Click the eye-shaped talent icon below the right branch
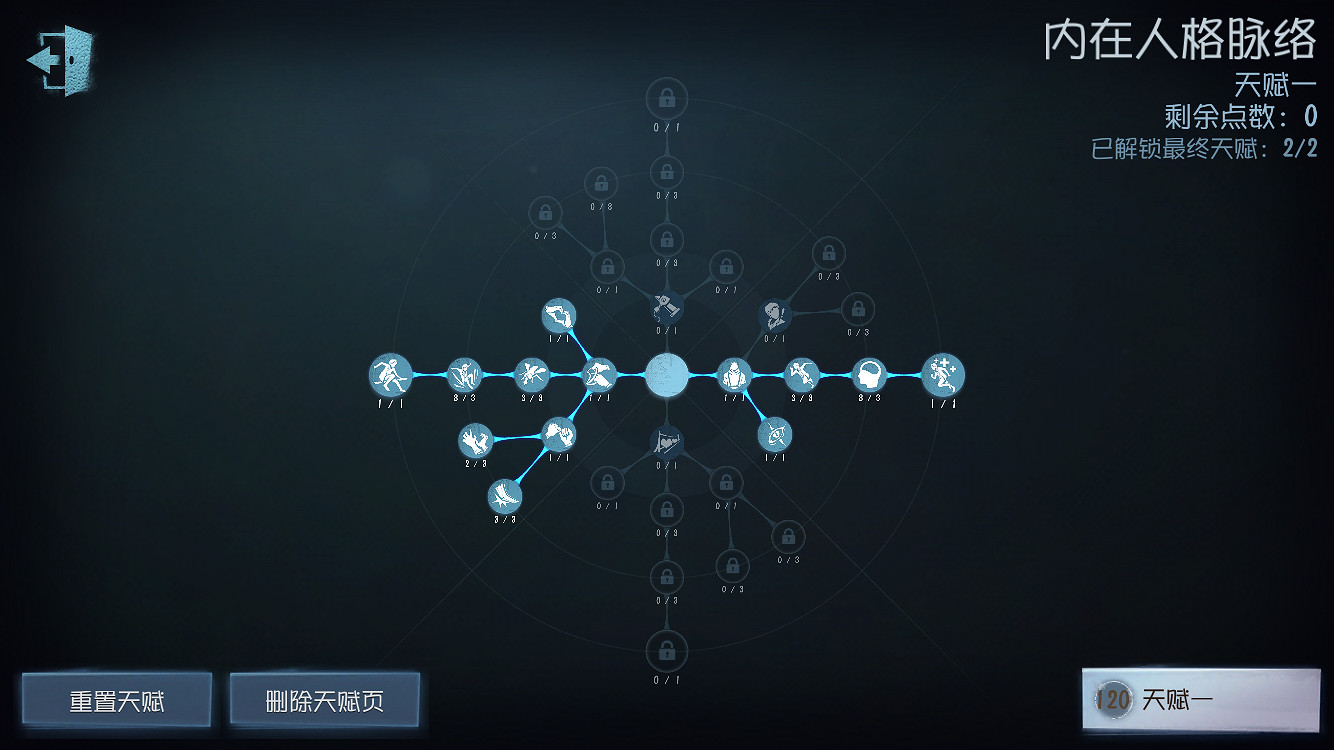 point(775,434)
